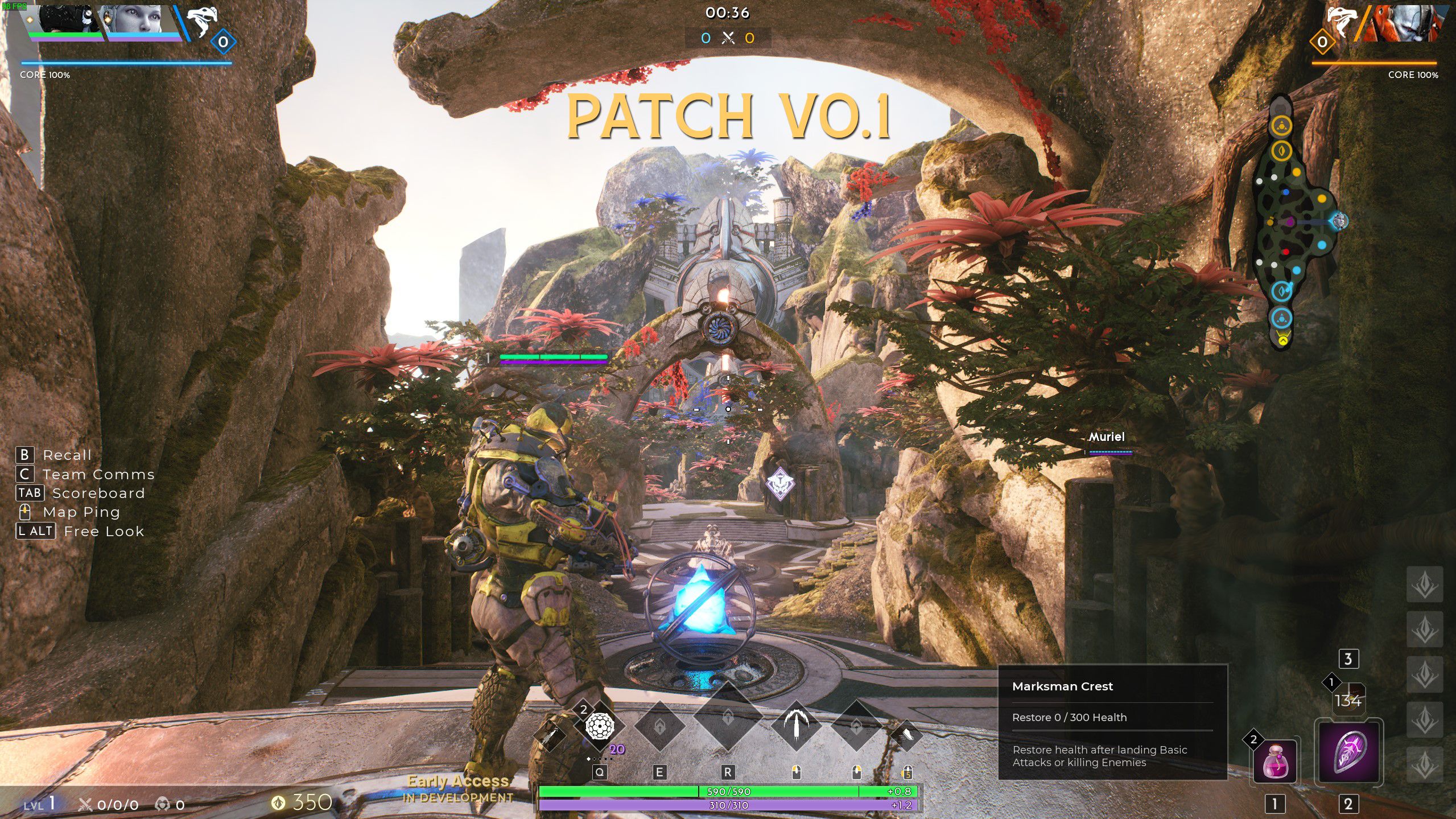
Task: Click the masked ally hero portrait
Action: (64, 20)
